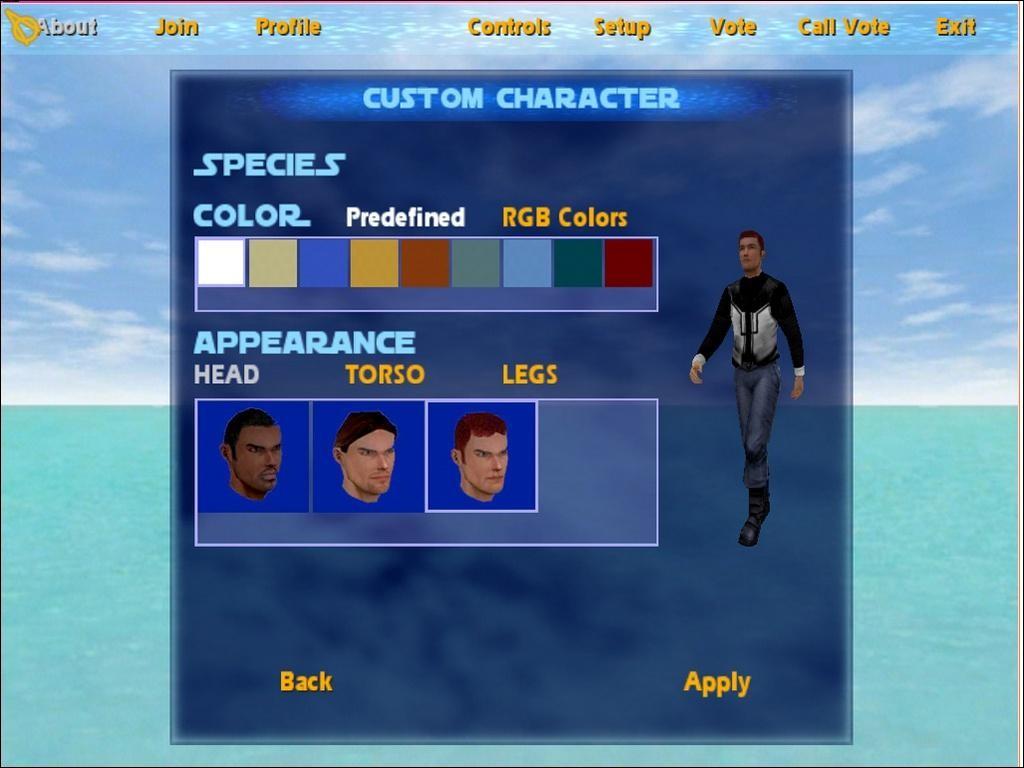Exit the game from top menu
Image resolution: width=1024 pixels, height=768 pixels.
click(955, 27)
